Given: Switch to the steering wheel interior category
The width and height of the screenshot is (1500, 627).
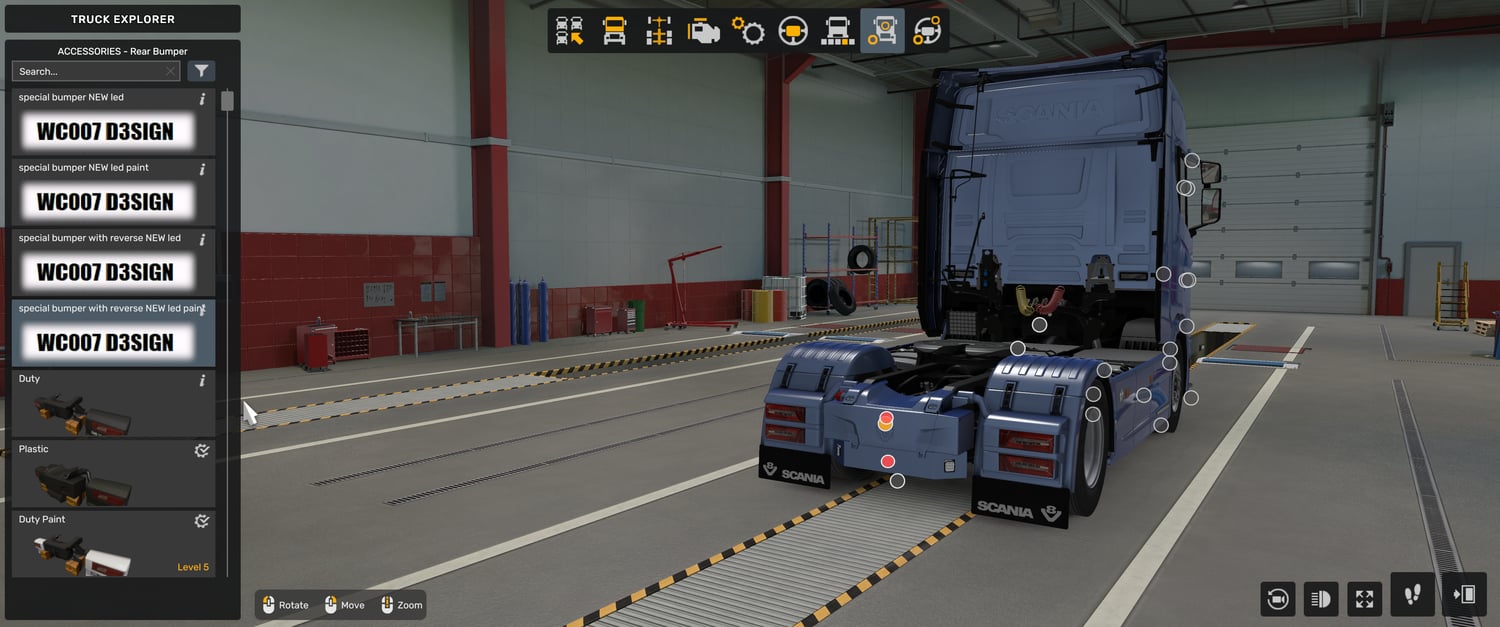Looking at the screenshot, I should [x=793, y=31].
